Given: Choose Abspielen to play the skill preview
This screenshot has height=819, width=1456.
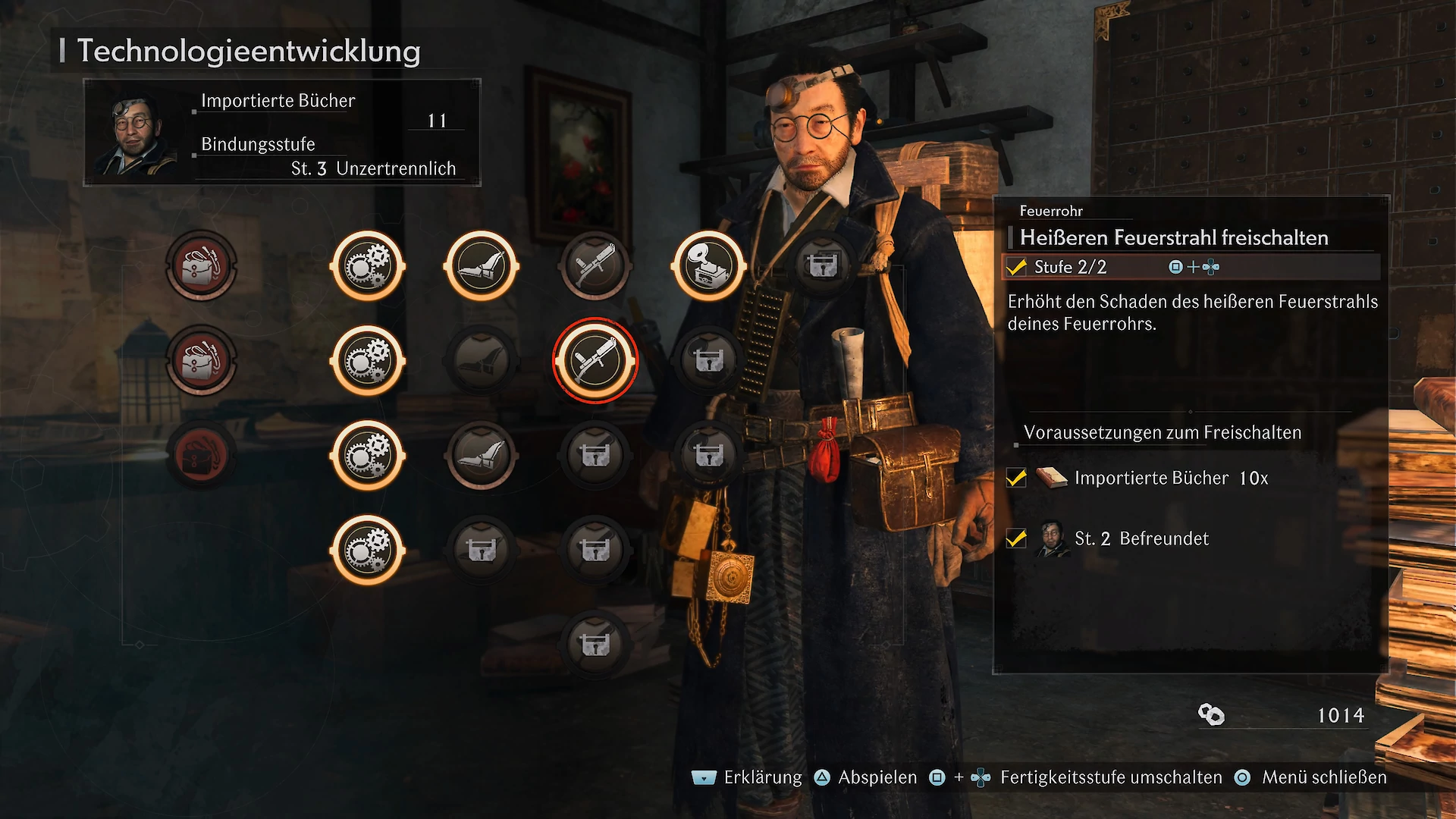Looking at the screenshot, I should coord(877,777).
